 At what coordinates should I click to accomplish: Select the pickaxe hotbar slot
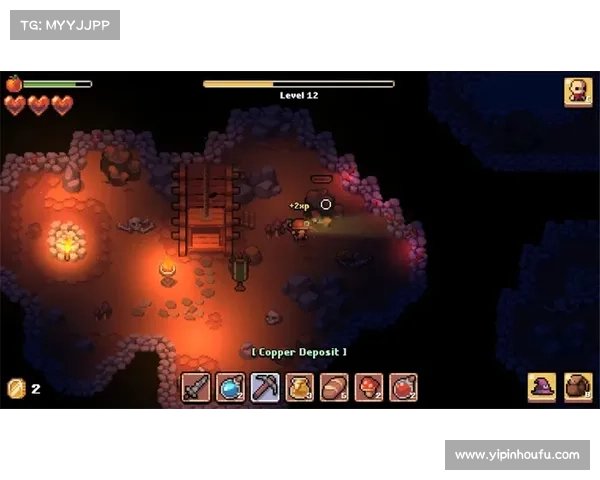(x=265, y=387)
